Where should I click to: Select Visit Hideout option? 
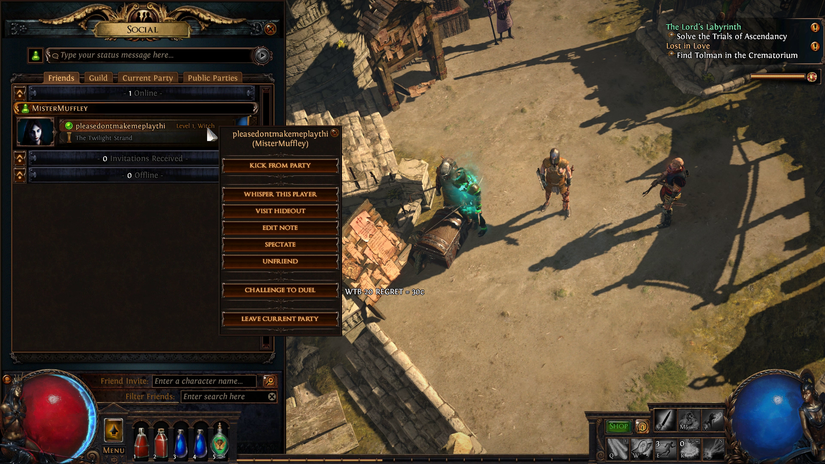tap(280, 211)
